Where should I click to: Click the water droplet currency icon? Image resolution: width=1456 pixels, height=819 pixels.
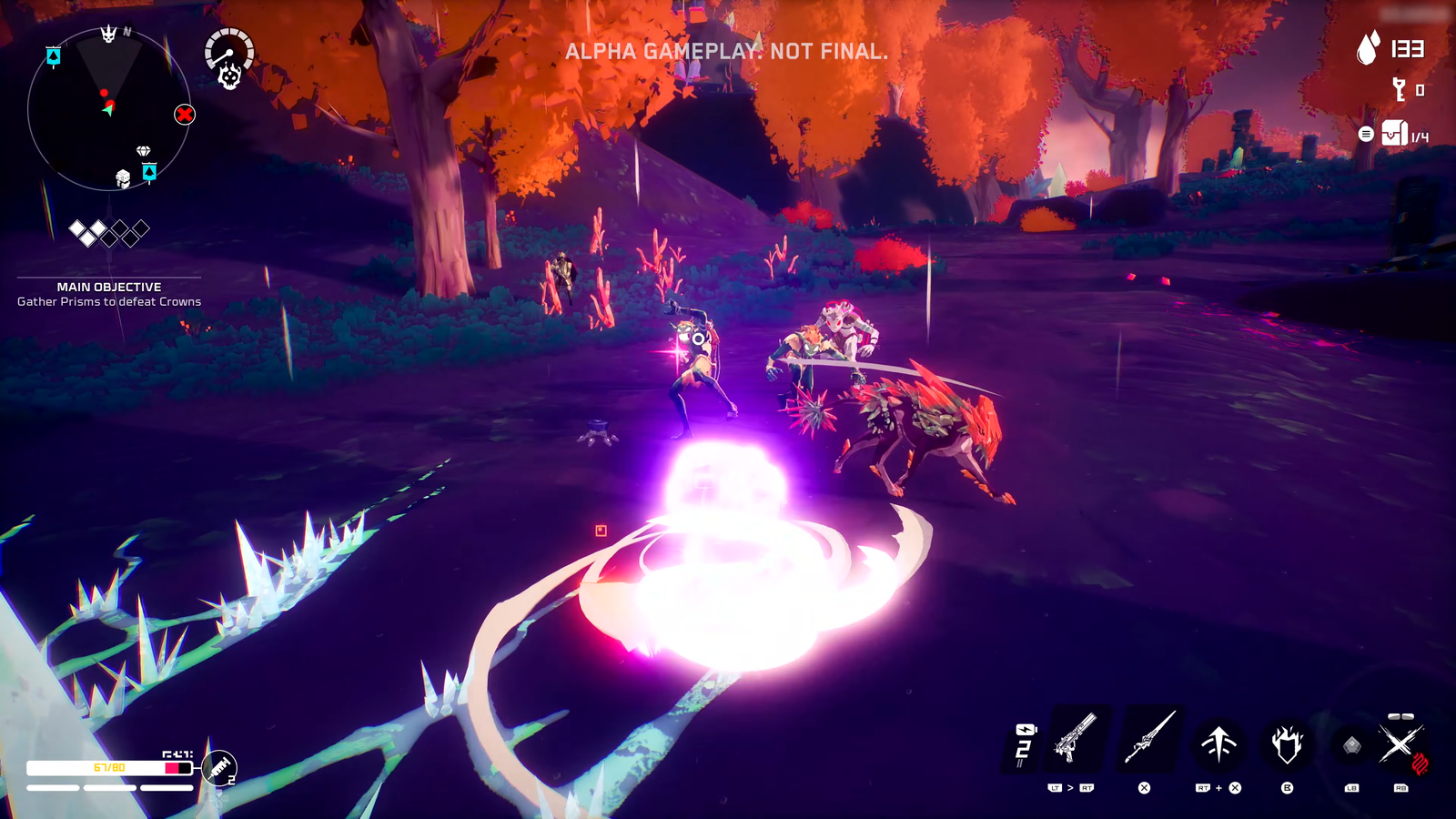[1367, 47]
